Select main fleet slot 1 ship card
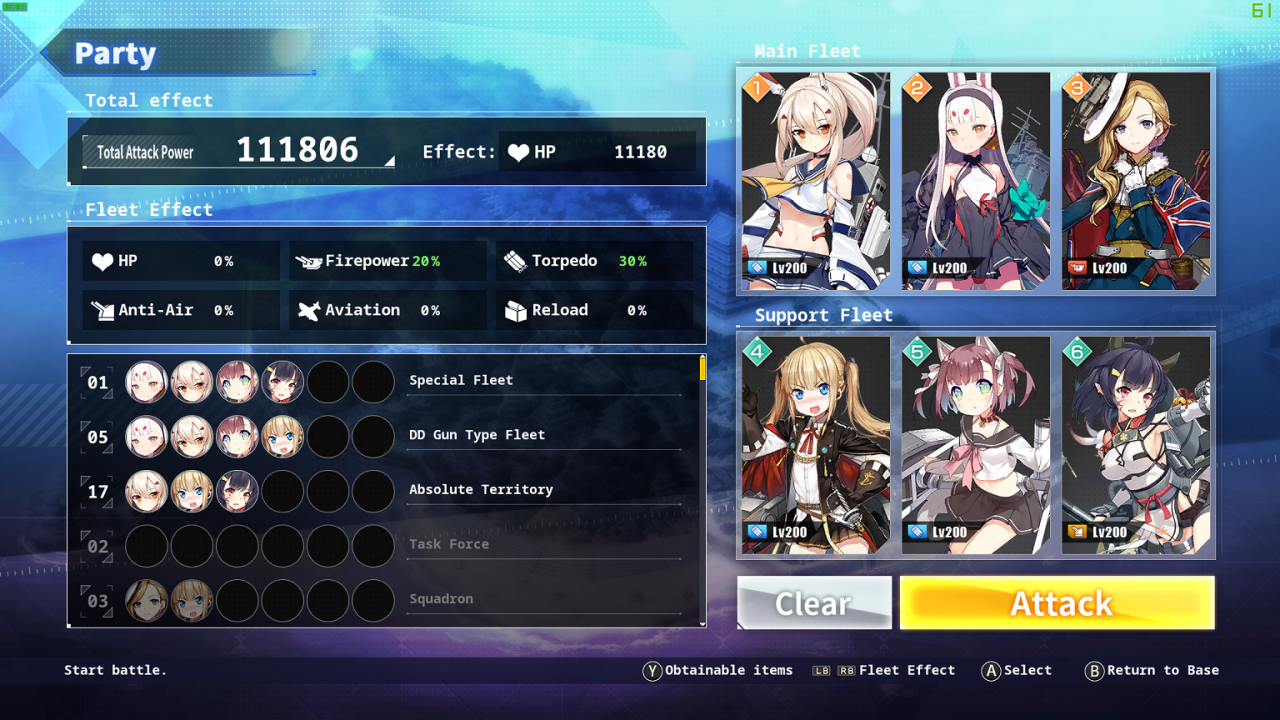 (x=816, y=181)
